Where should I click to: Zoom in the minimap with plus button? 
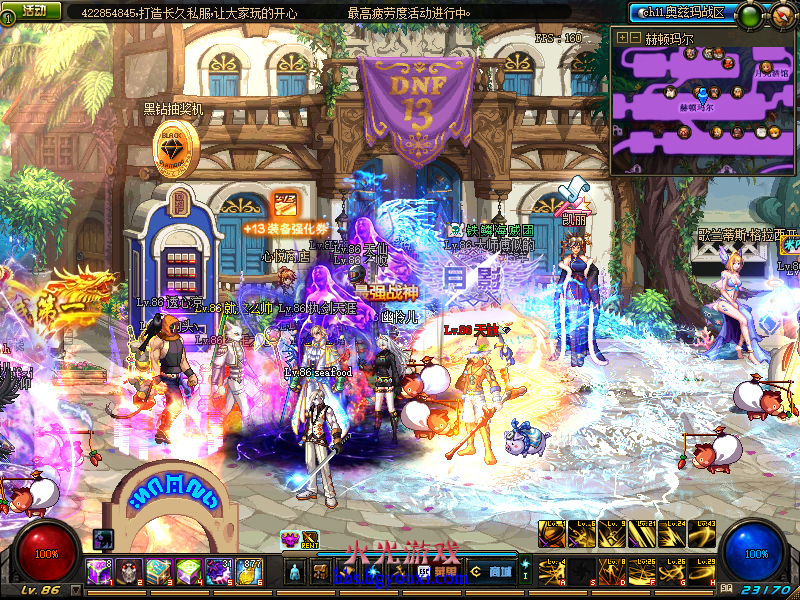tap(622, 37)
